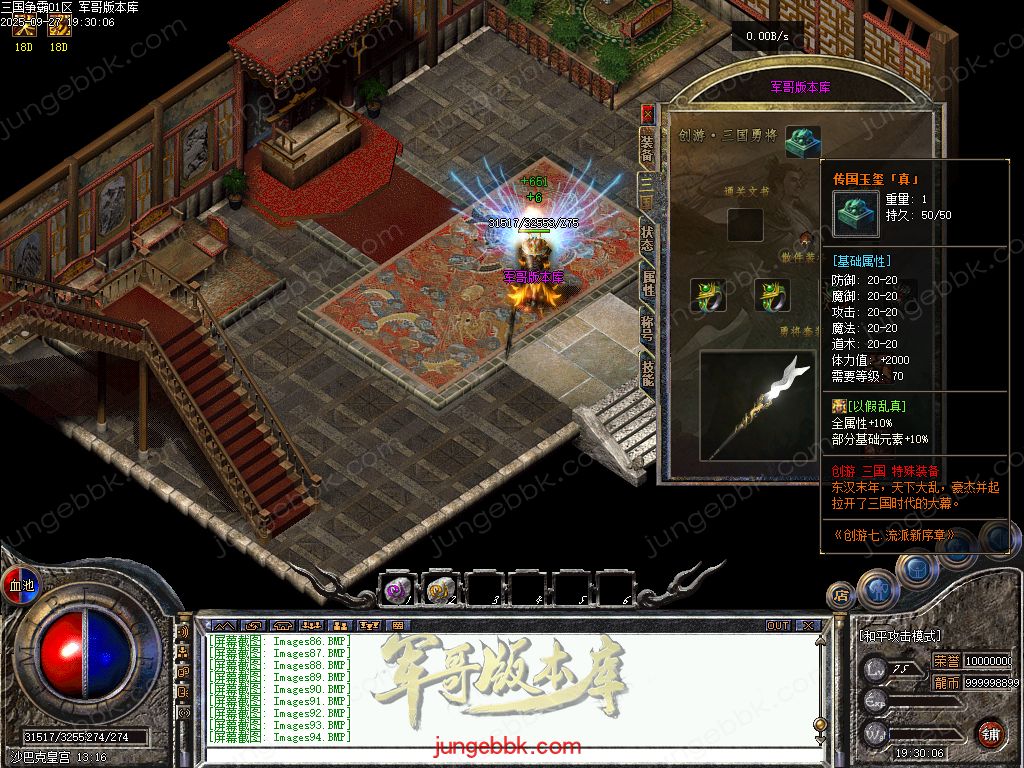The width and height of the screenshot is (1024, 768).
Task: Open the blue character figure round button
Action: coord(876,590)
